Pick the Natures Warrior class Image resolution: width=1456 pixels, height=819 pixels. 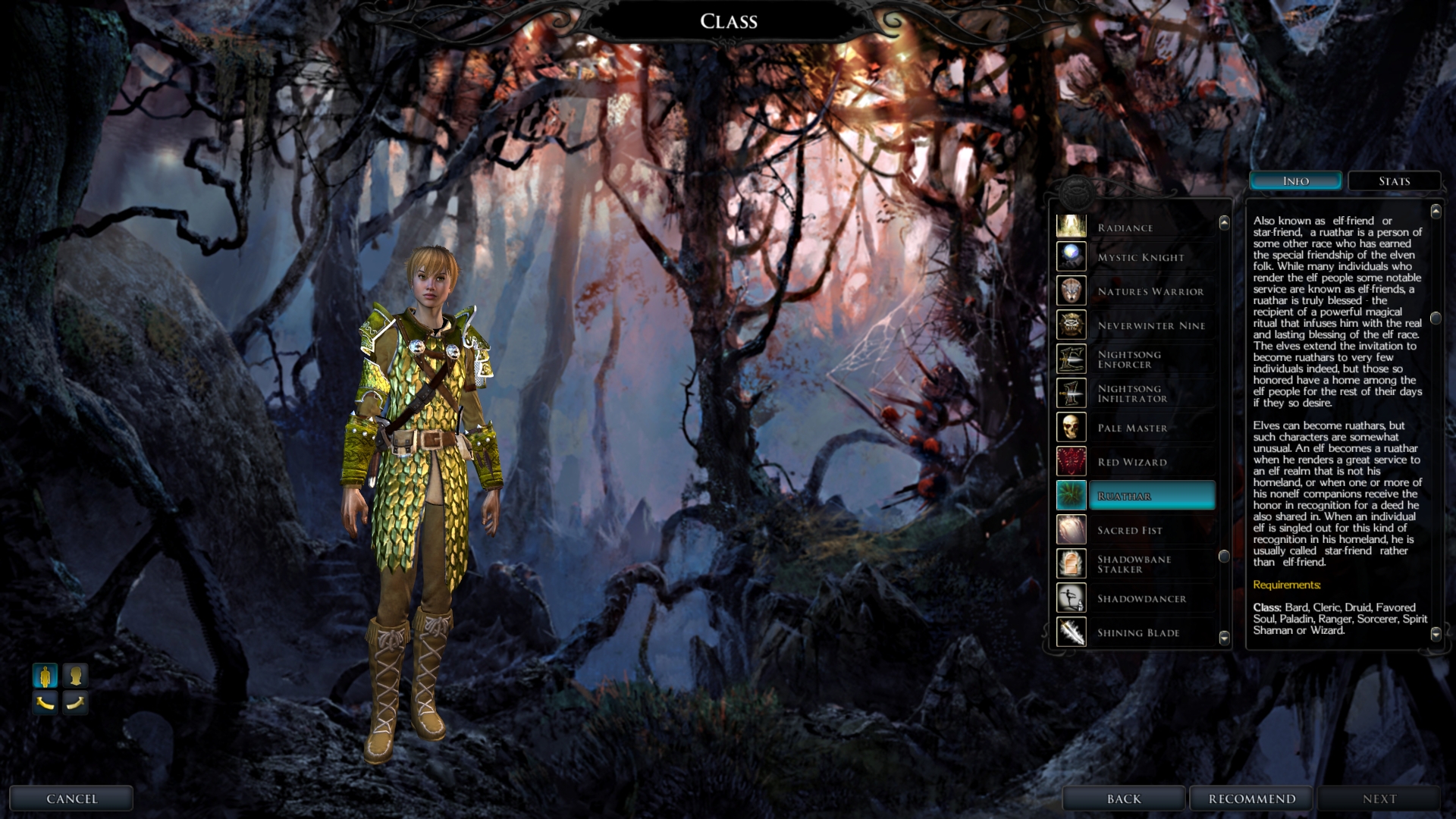pos(1150,292)
